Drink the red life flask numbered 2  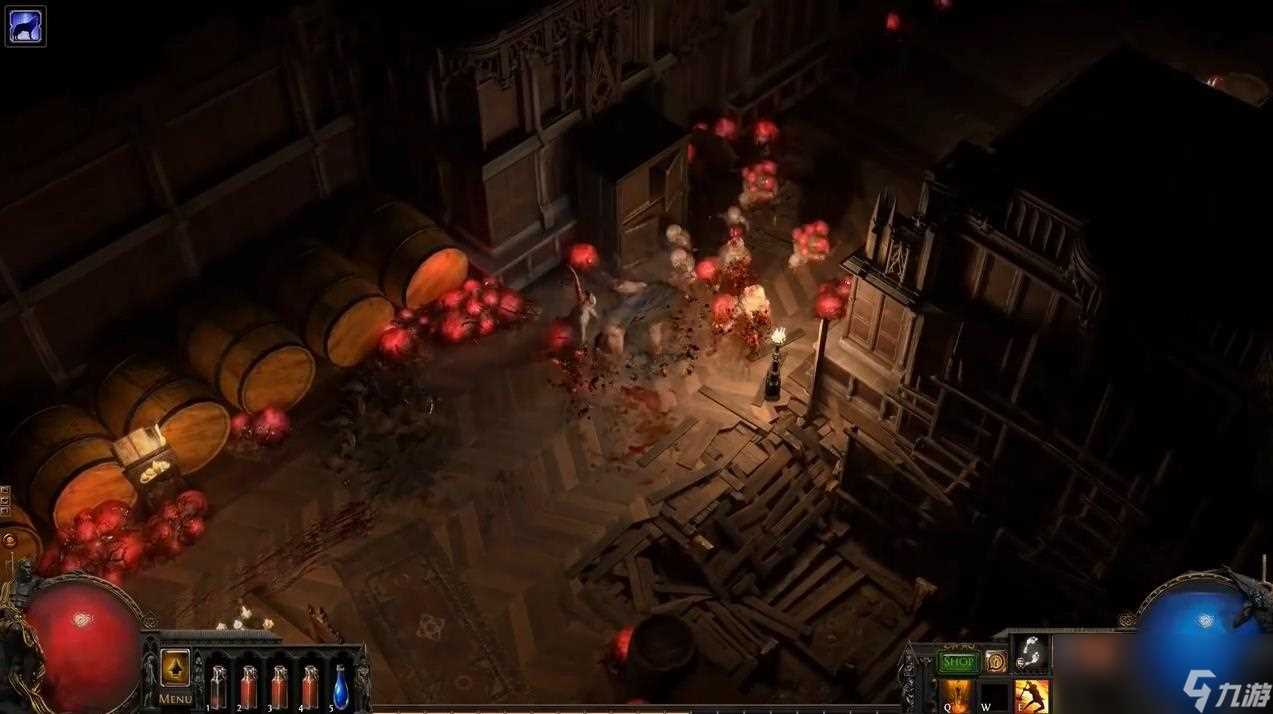pyautogui.click(x=248, y=686)
